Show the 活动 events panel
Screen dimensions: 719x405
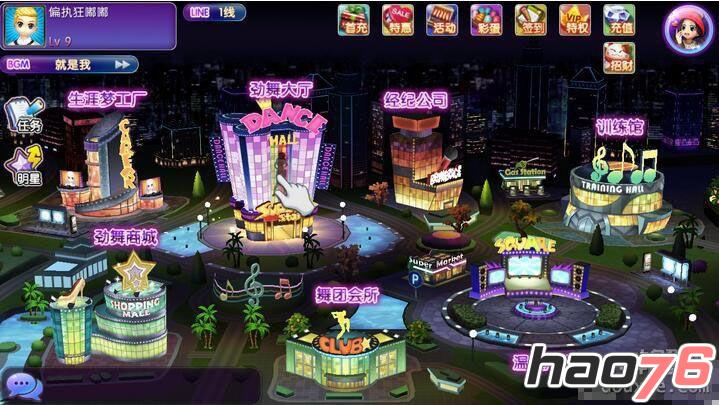click(442, 20)
